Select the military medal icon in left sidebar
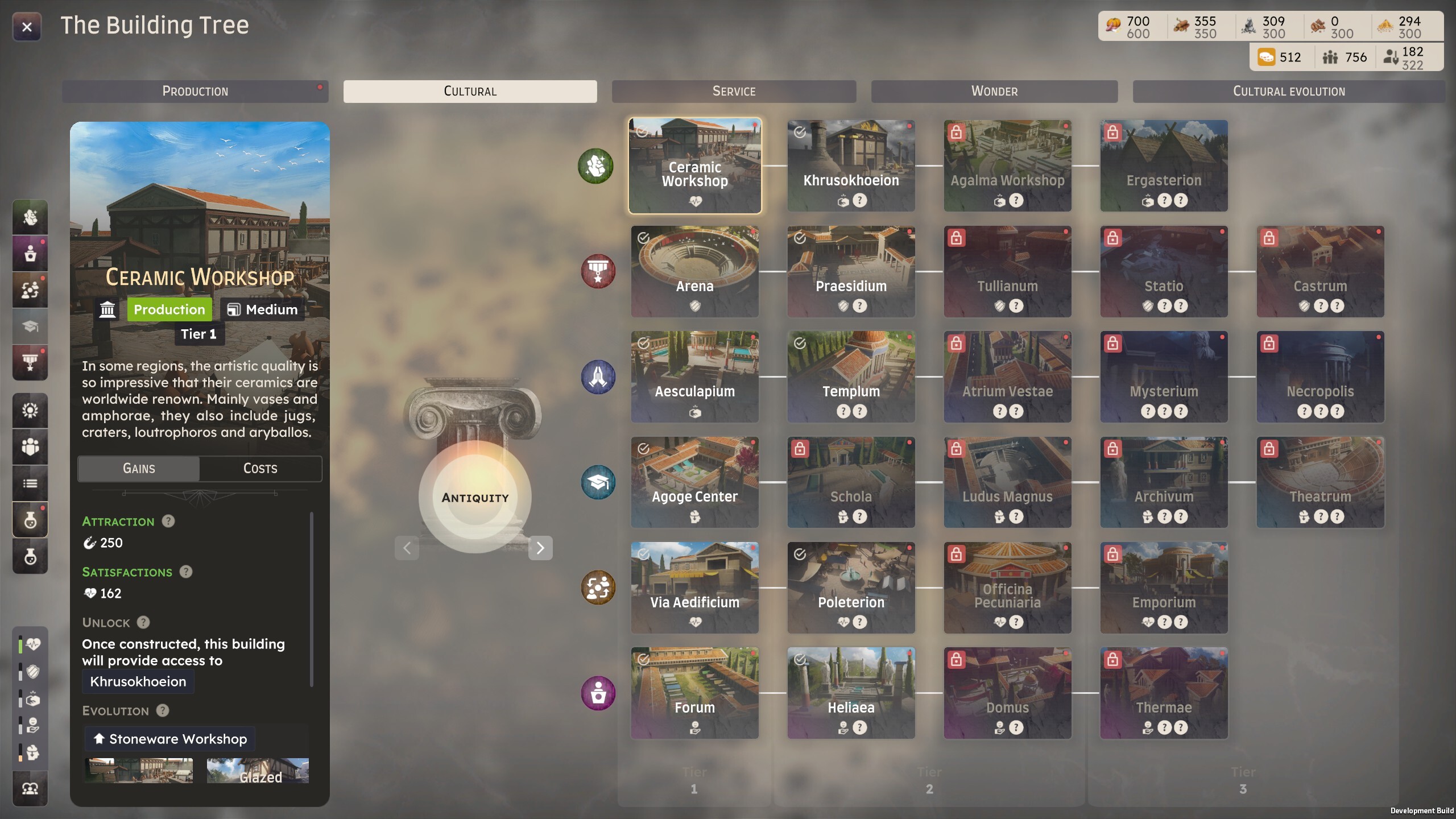 pyautogui.click(x=30, y=362)
